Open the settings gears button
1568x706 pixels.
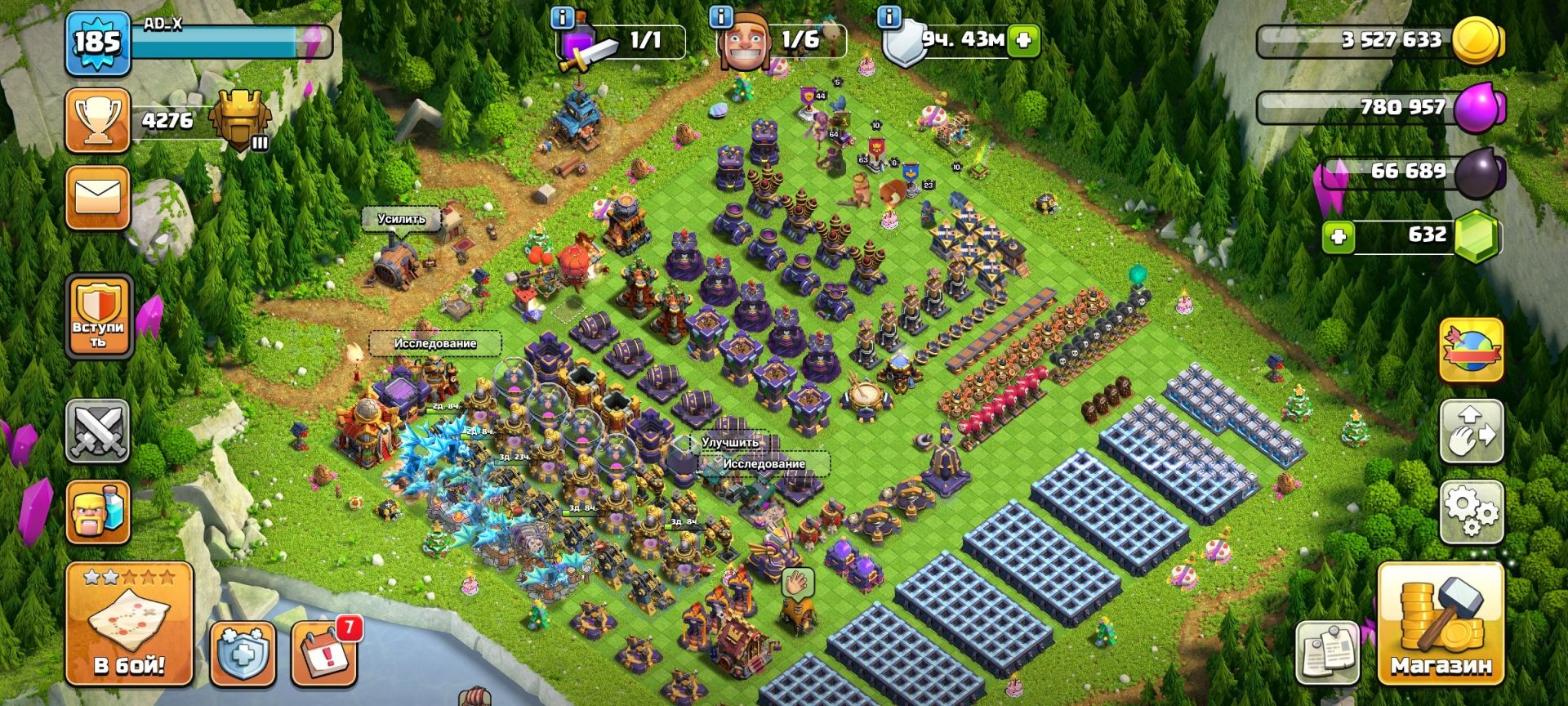[x=1471, y=512]
